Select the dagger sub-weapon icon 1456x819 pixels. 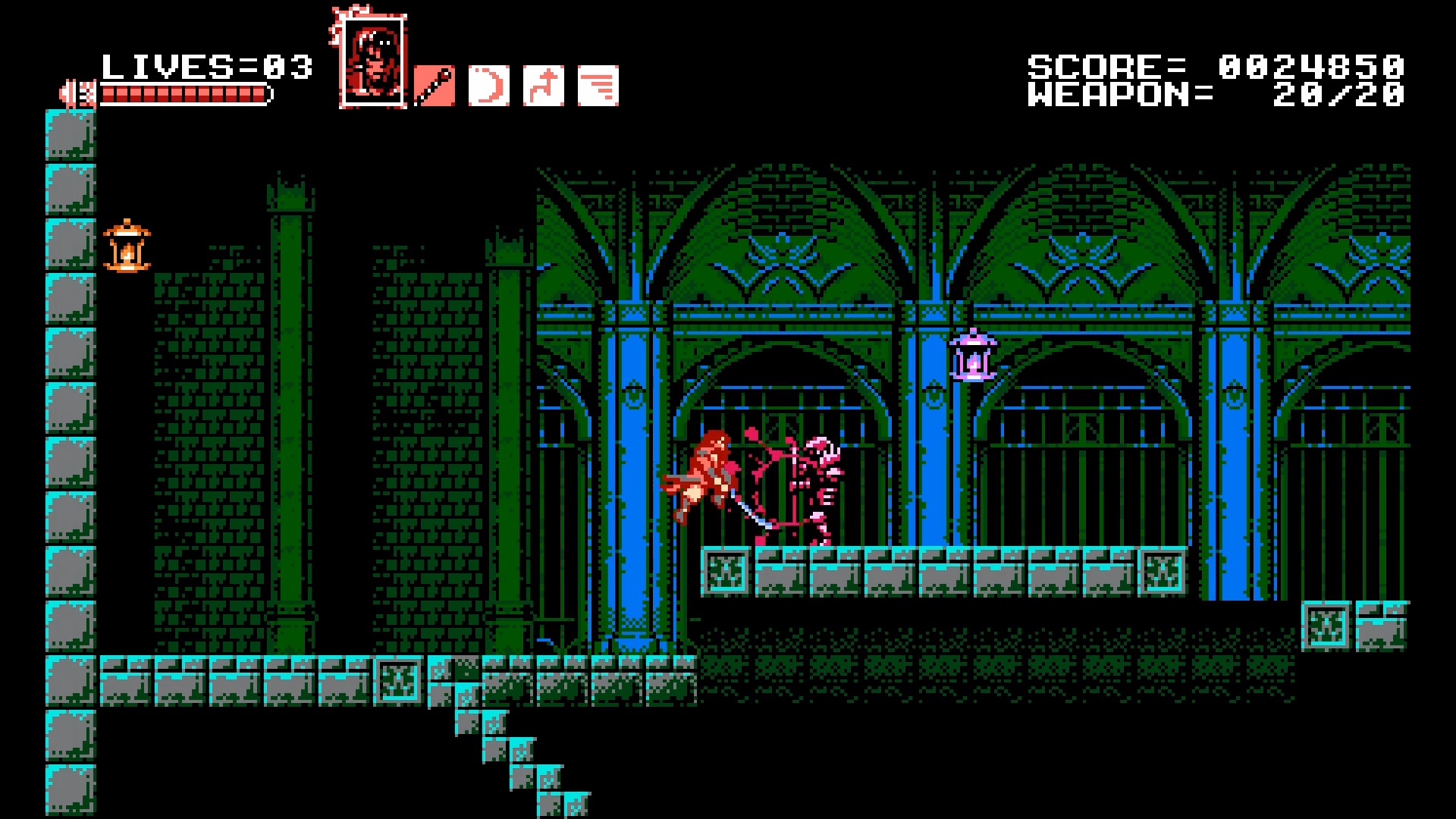pyautogui.click(x=435, y=86)
